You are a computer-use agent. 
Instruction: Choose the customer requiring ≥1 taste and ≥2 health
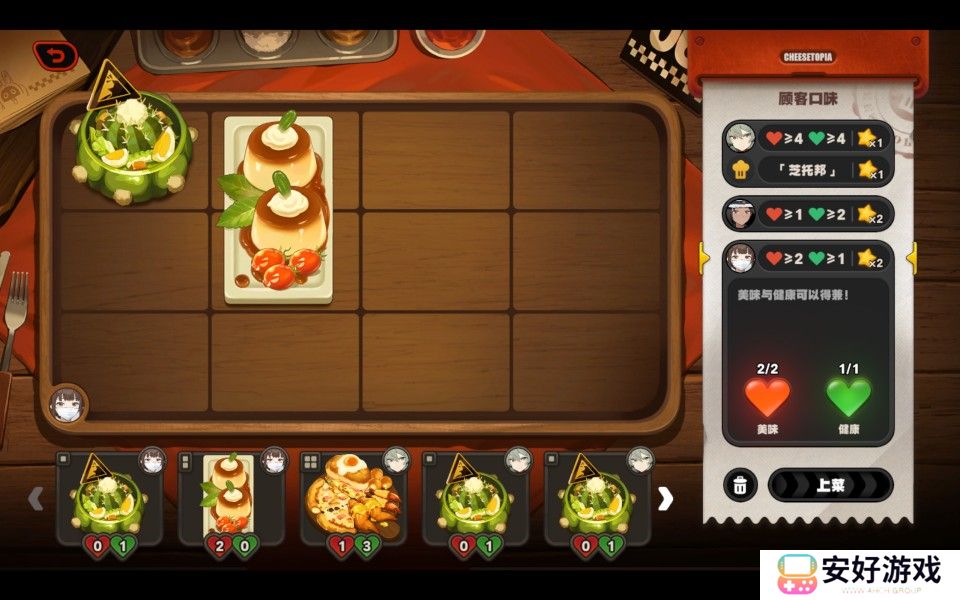[x=807, y=214]
